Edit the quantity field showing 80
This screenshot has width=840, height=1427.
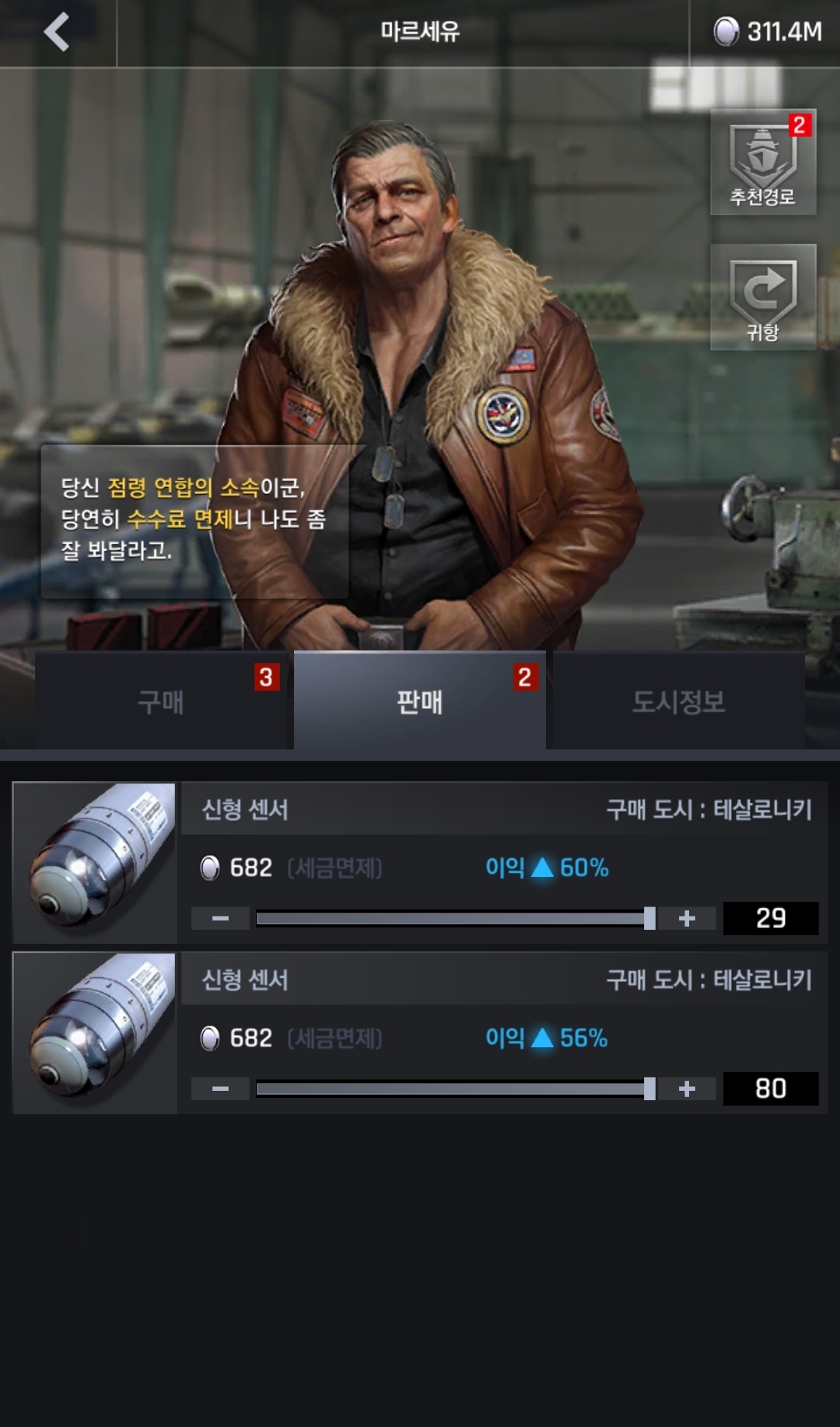tap(770, 1089)
